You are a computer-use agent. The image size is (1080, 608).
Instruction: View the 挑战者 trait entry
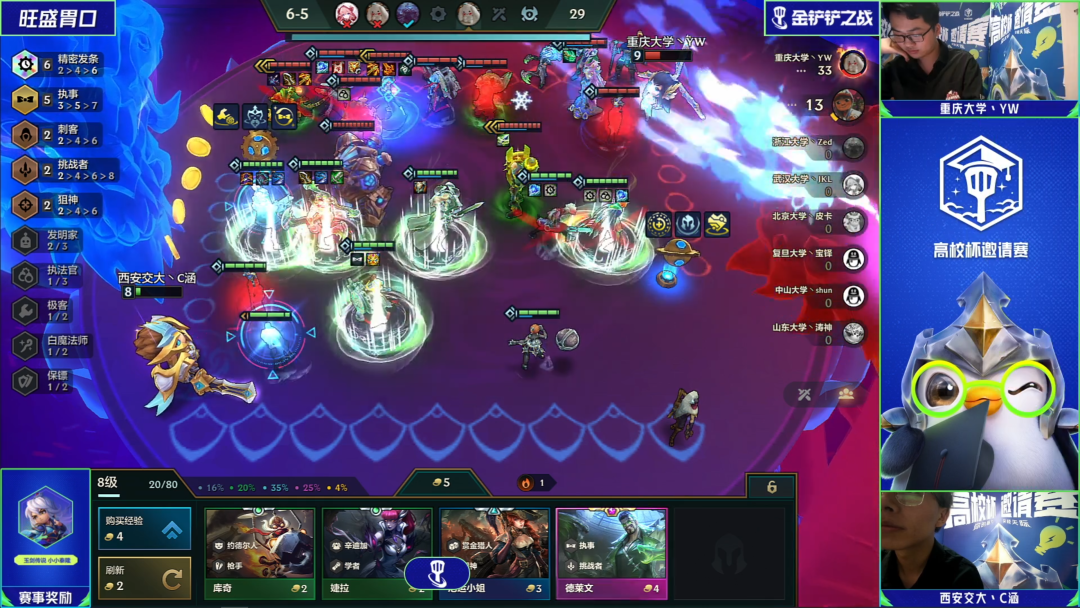[x=60, y=169]
